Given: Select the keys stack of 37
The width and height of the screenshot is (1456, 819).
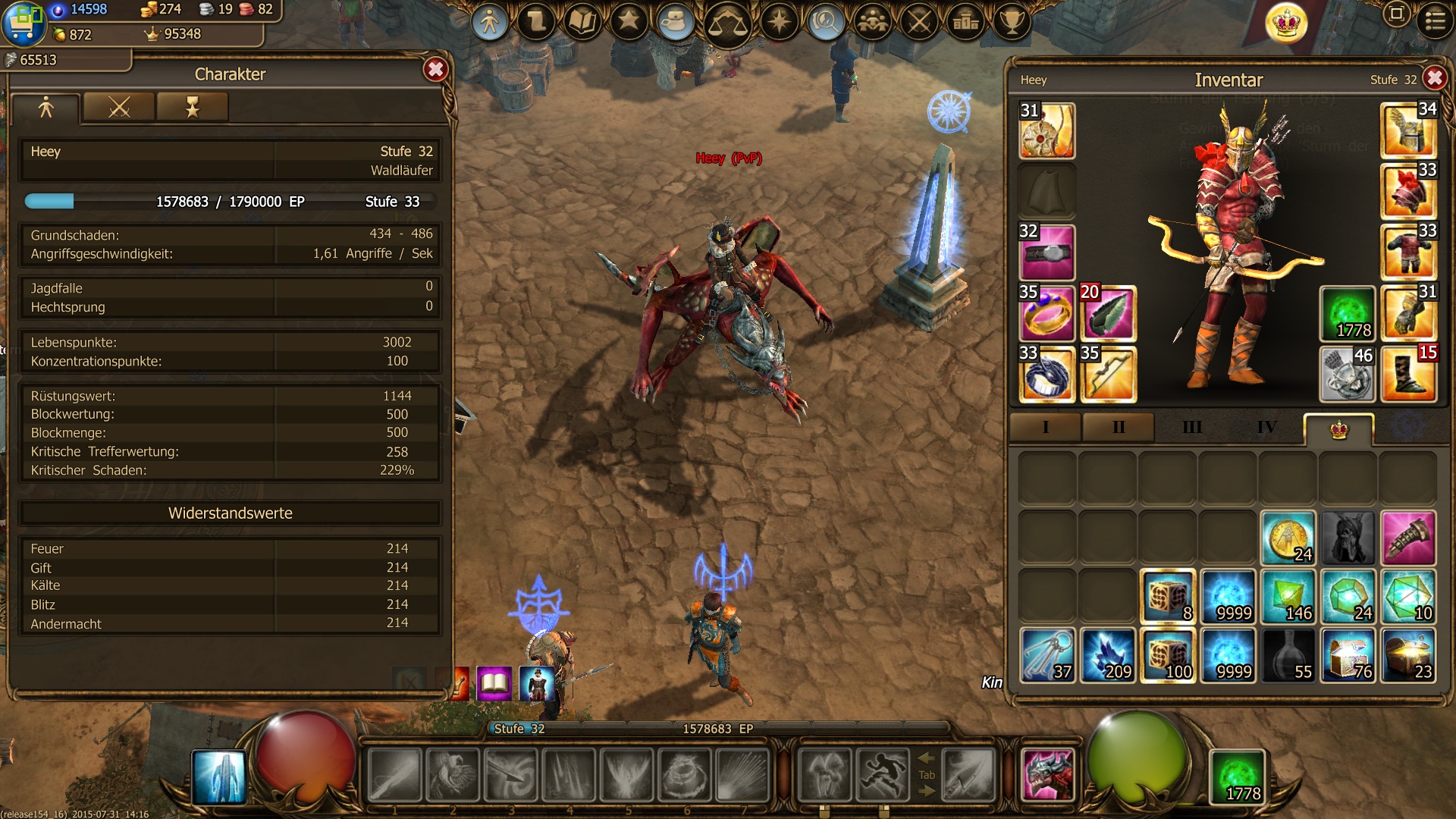Looking at the screenshot, I should 1046,655.
